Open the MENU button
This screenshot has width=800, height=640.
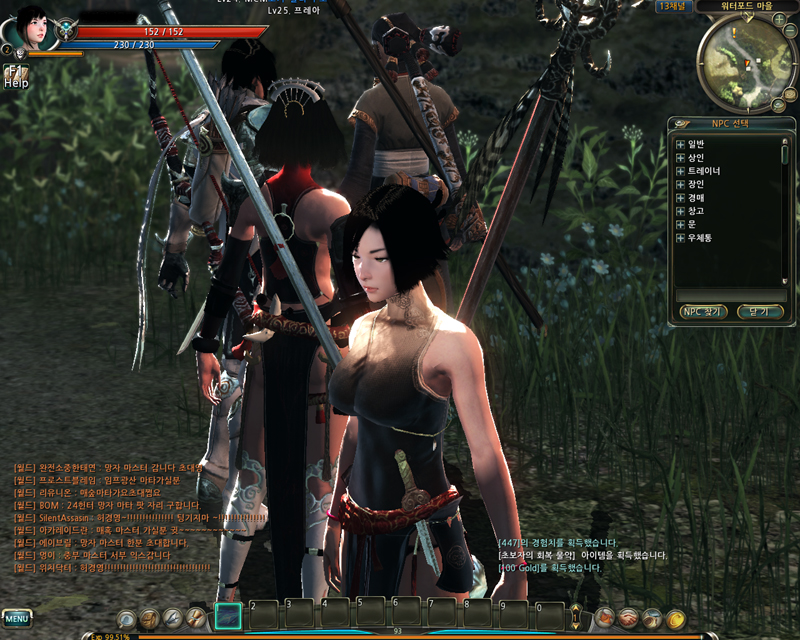tap(17, 617)
